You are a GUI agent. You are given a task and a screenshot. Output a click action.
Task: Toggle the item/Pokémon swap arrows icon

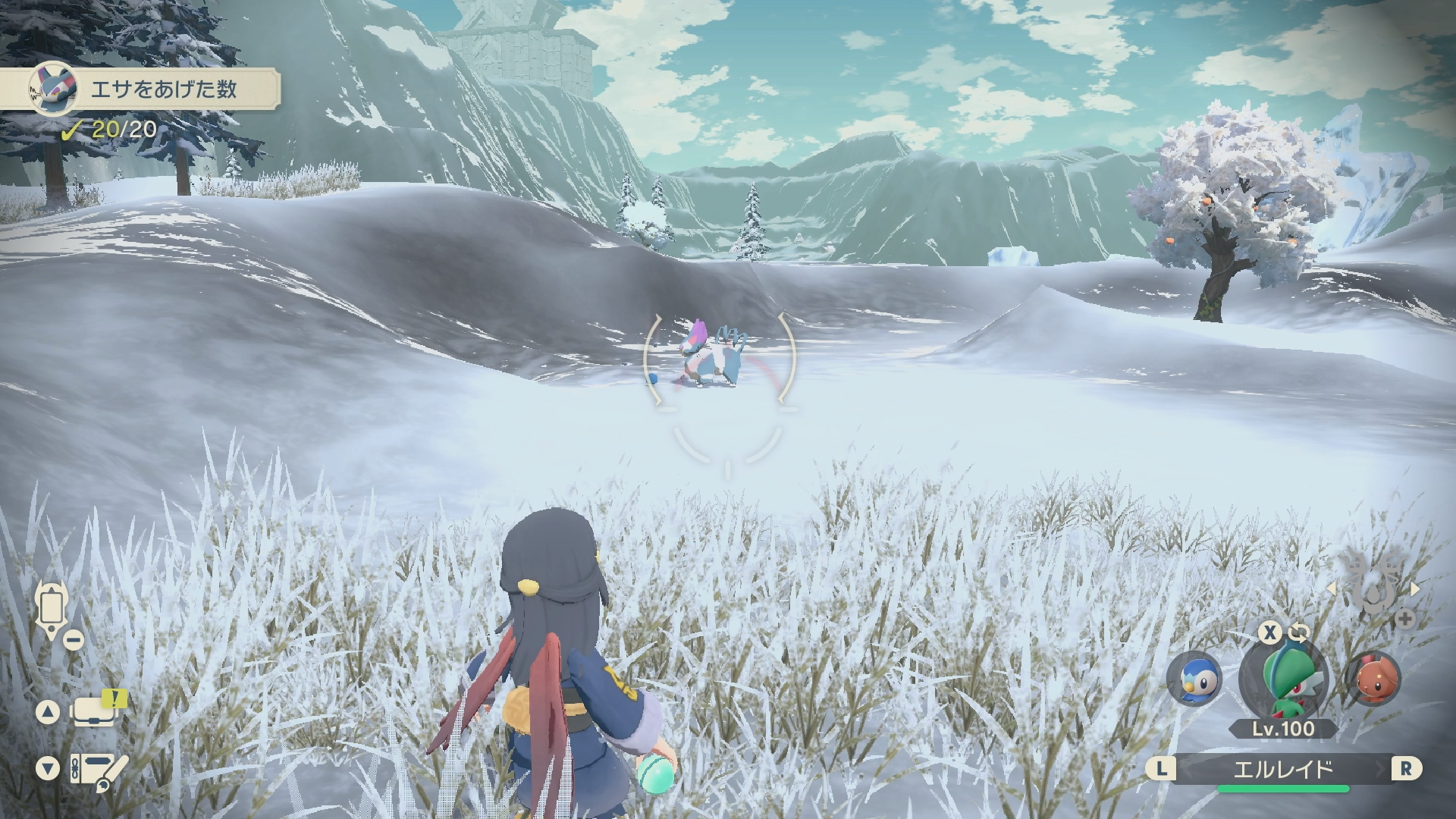(x=1298, y=632)
